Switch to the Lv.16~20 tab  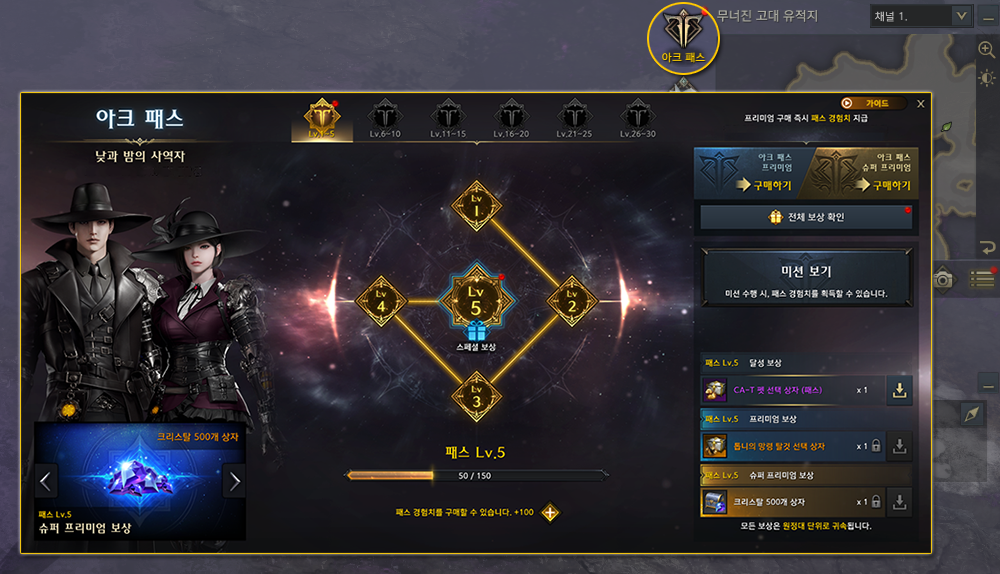pyautogui.click(x=511, y=120)
